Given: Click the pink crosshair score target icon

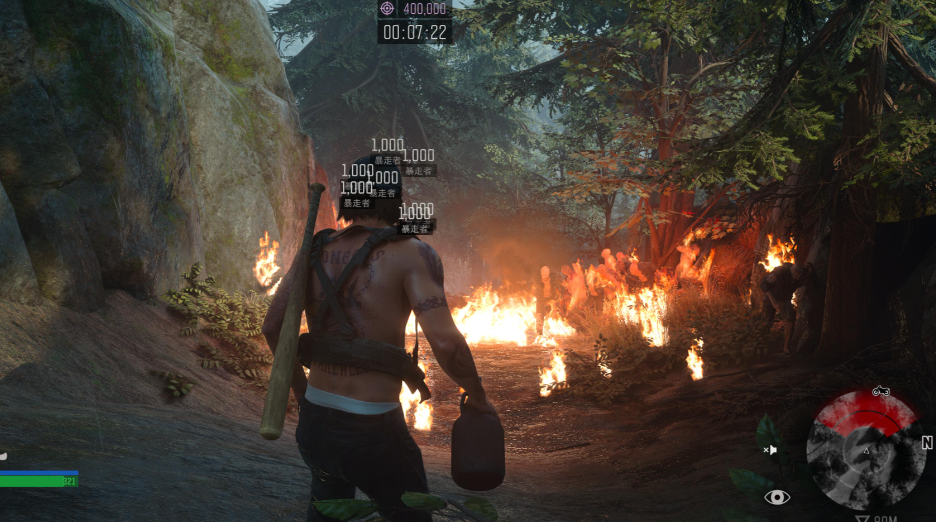Looking at the screenshot, I should click(387, 9).
